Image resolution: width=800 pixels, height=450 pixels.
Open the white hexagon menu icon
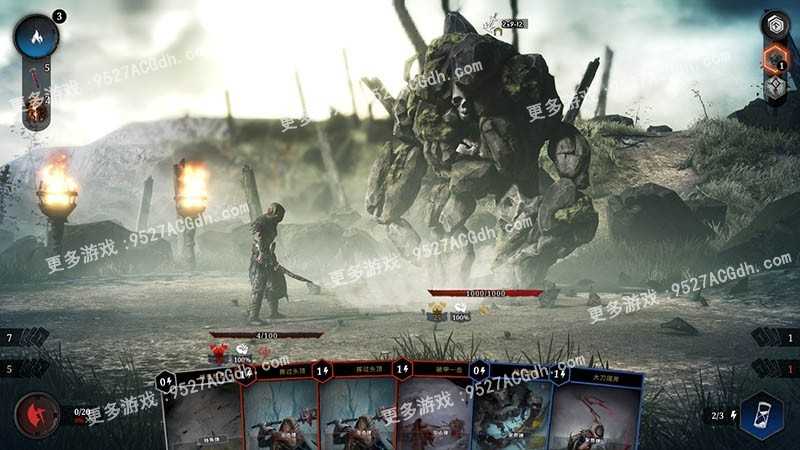[x=775, y=25]
